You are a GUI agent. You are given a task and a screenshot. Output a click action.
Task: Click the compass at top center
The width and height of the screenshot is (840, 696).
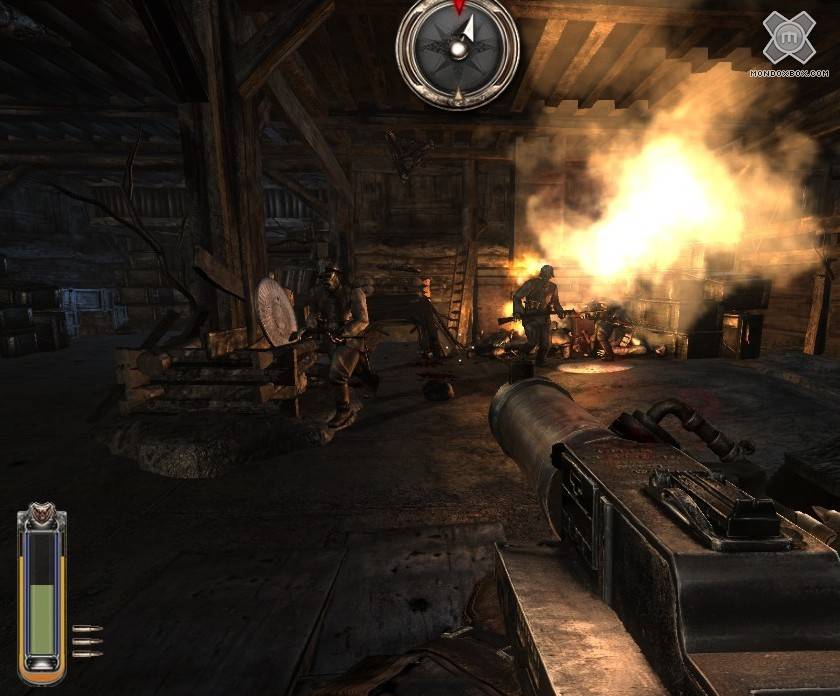coord(458,48)
